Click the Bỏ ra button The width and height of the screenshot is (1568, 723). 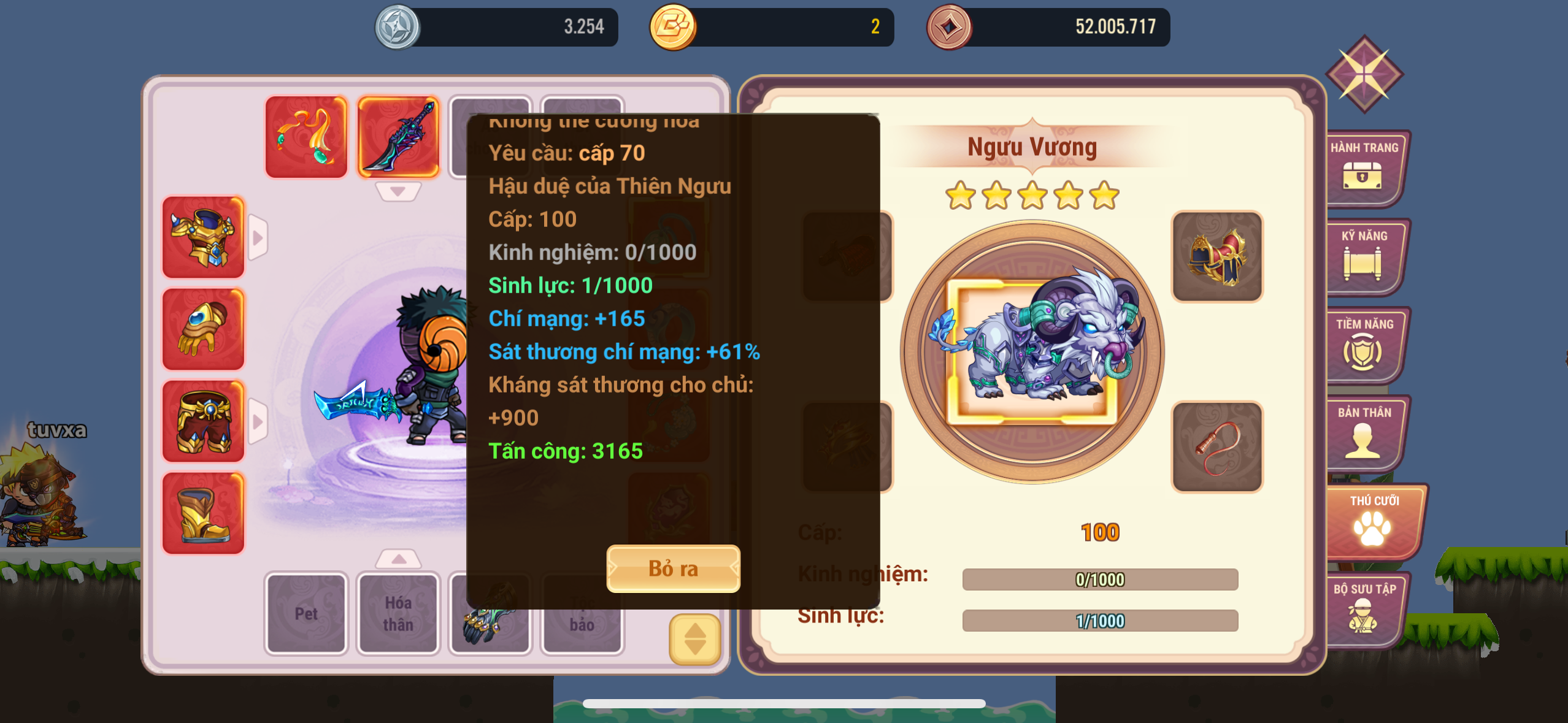pyautogui.click(x=673, y=568)
